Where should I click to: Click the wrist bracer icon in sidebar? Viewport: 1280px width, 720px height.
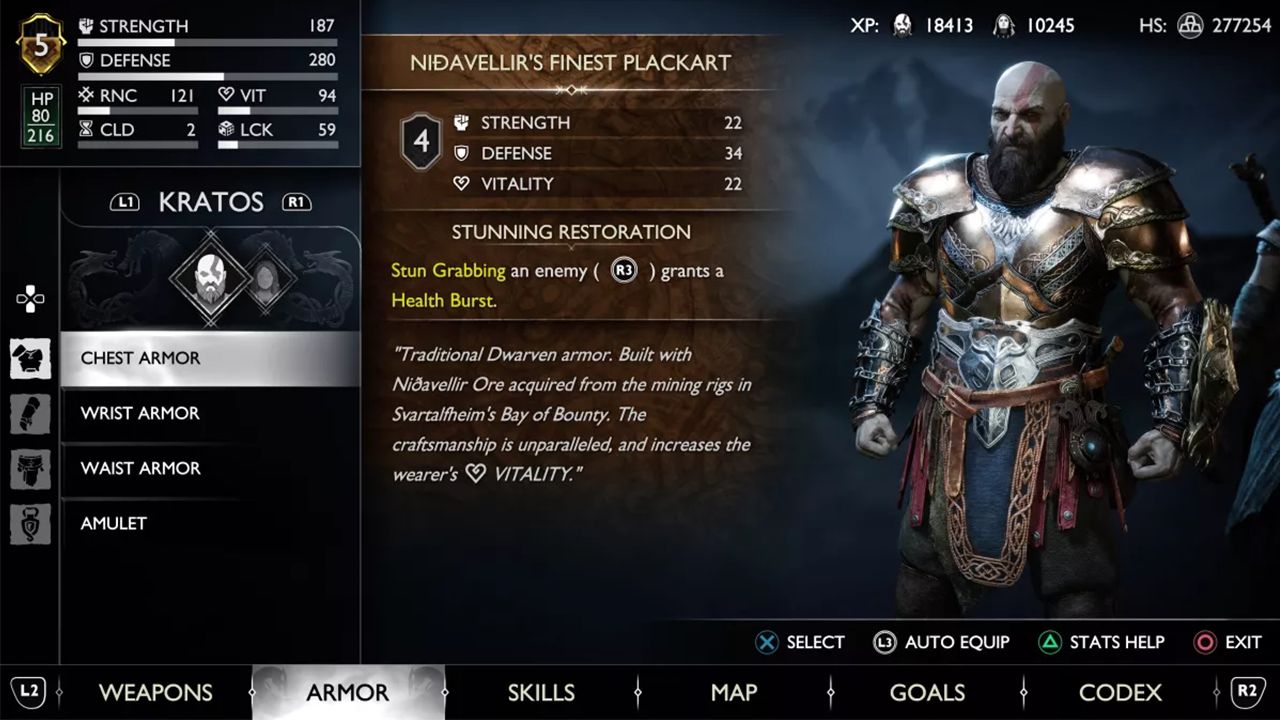pyautogui.click(x=30, y=413)
